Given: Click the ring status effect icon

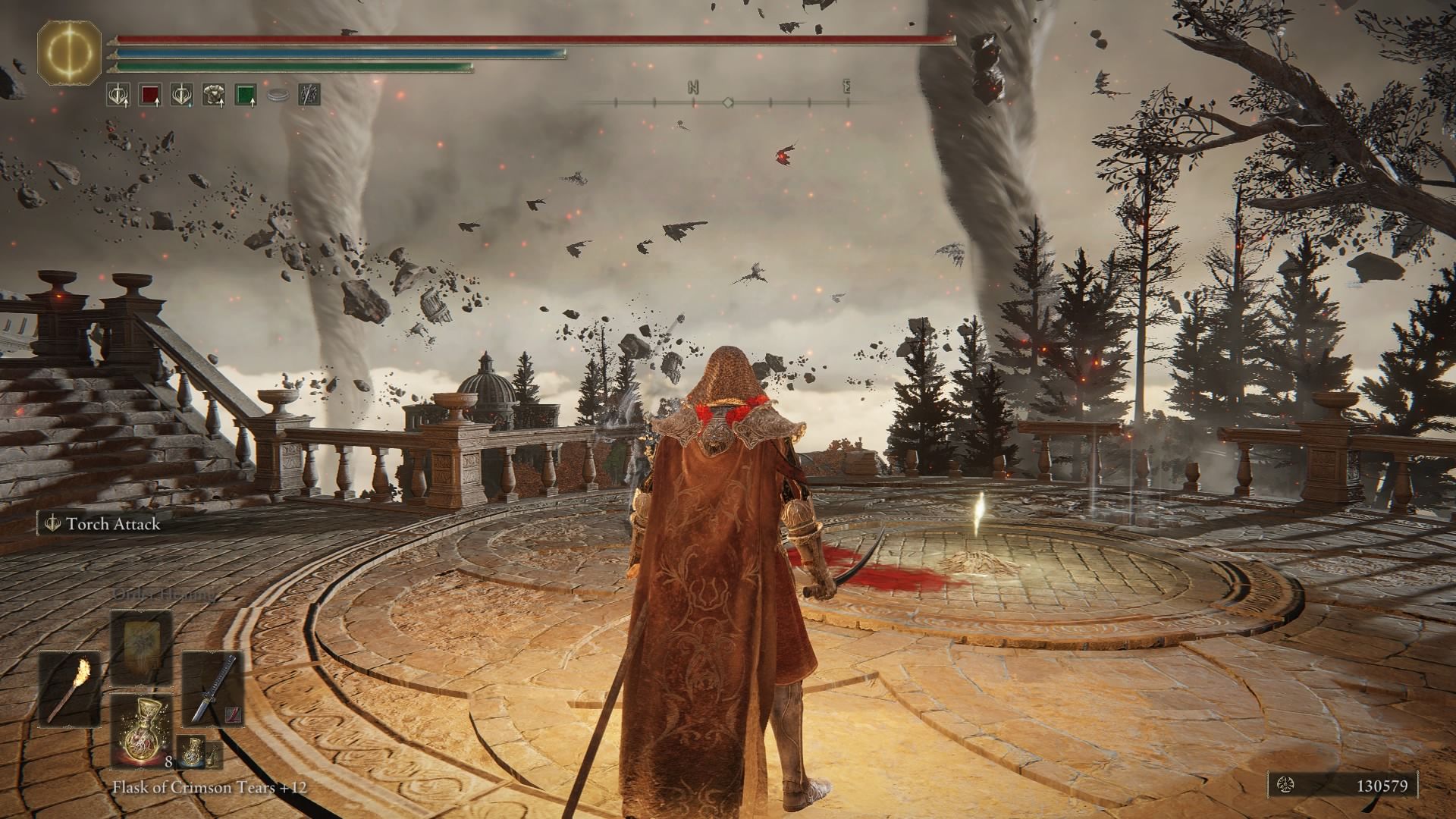Looking at the screenshot, I should click(278, 95).
